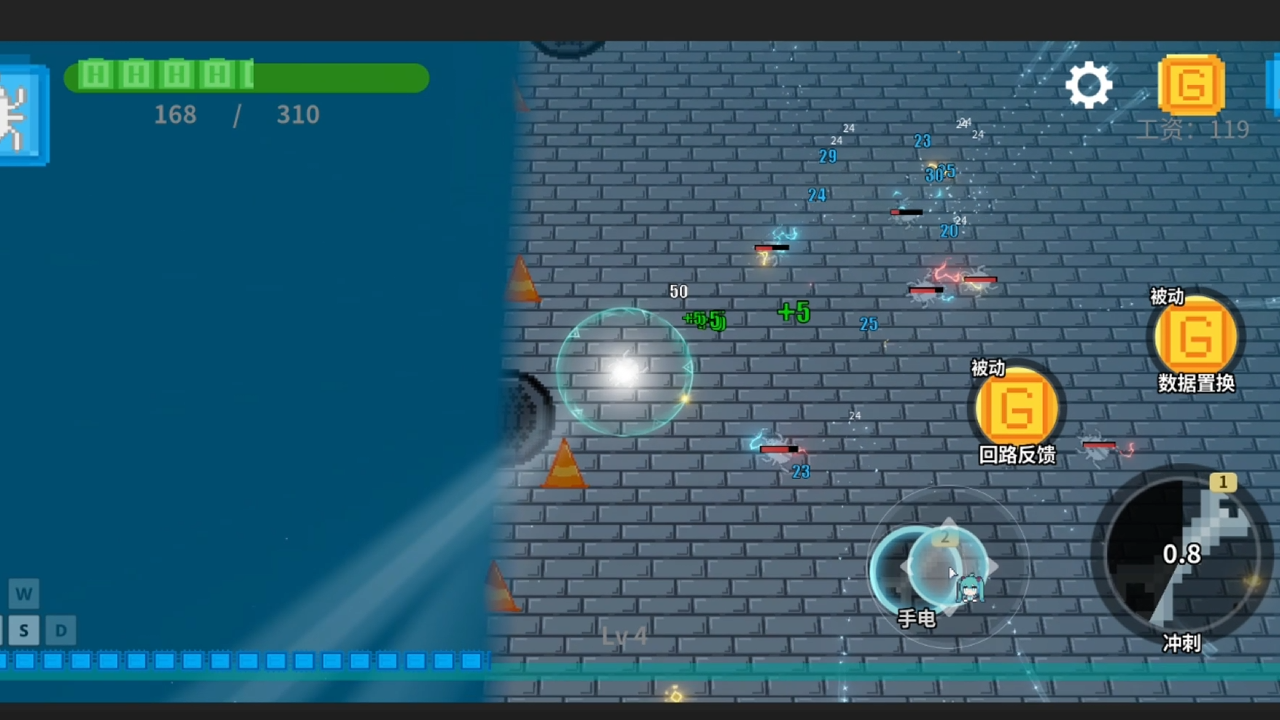The height and width of the screenshot is (720, 1280).
Task: Expand the dash skill level badge showing 1
Action: tap(1223, 482)
